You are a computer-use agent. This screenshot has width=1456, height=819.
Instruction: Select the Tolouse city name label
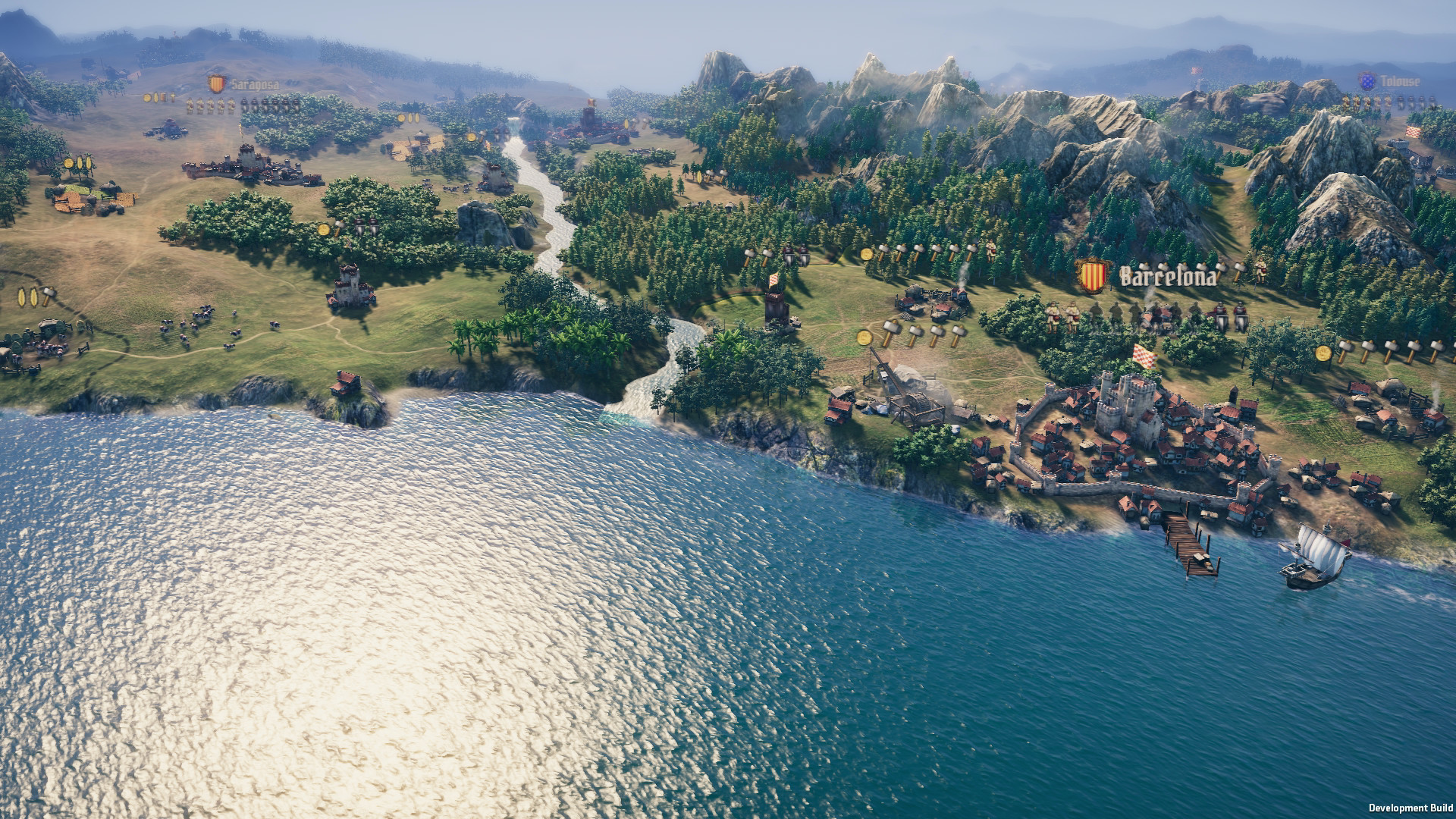[x=1401, y=81]
